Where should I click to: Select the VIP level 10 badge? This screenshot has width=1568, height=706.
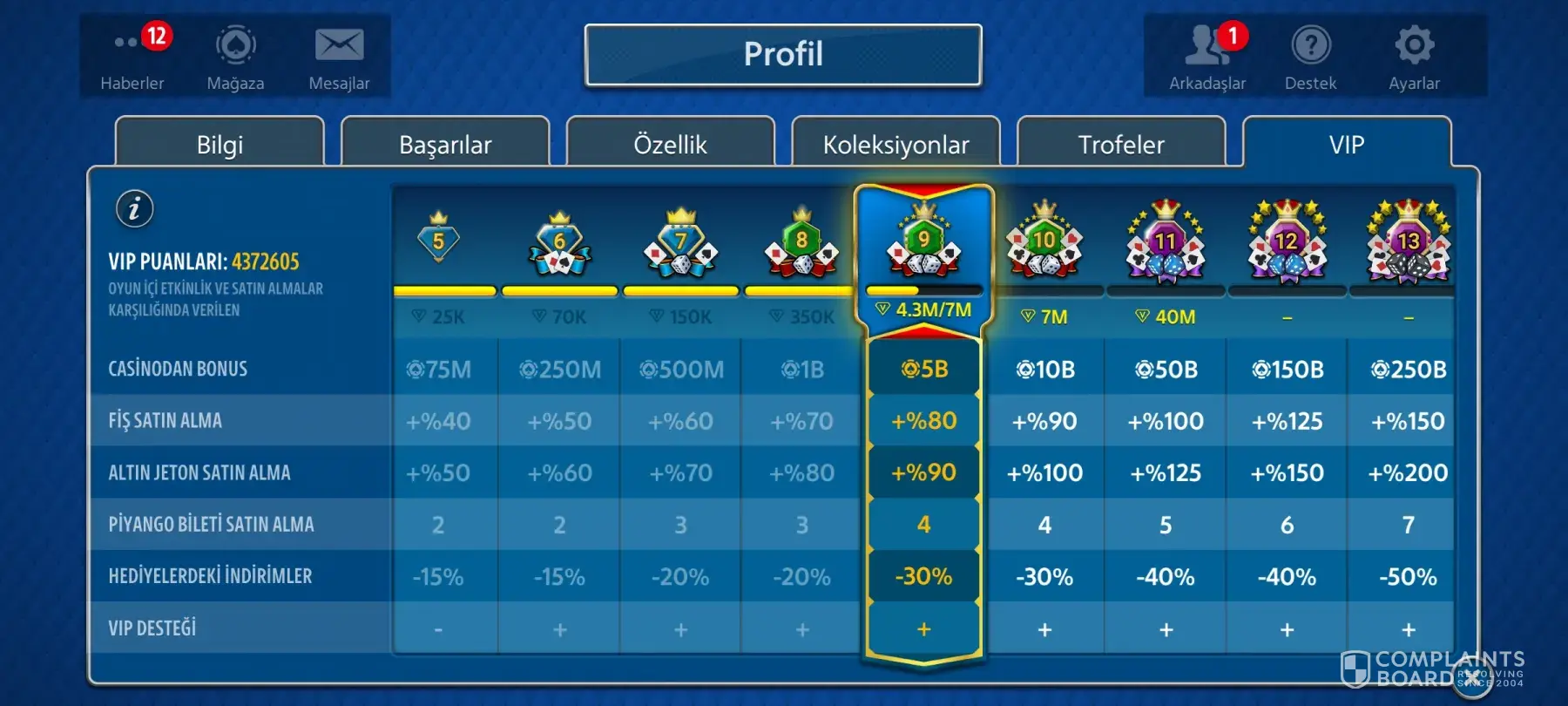(1044, 242)
